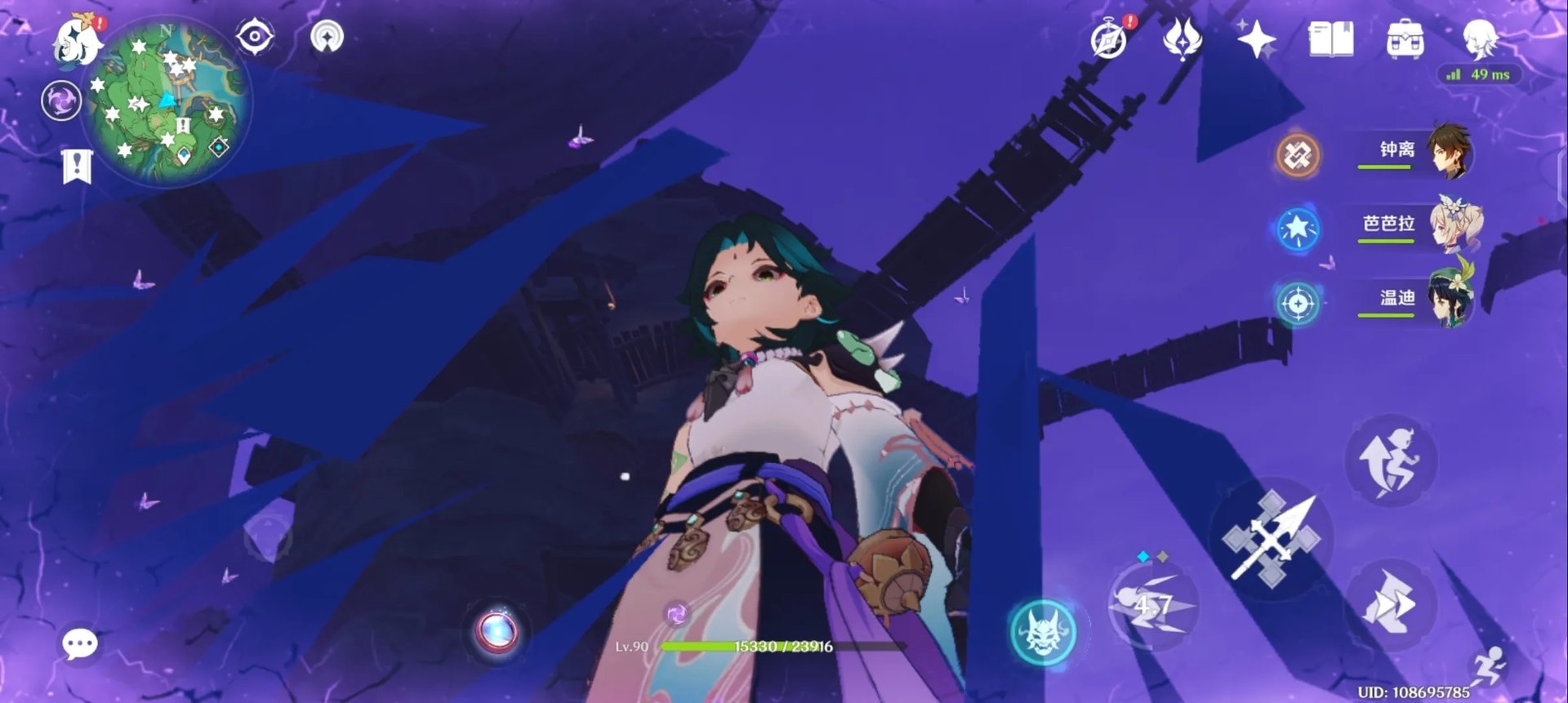Toggle the navigation beacon icon near minimap
1568x703 pixels.
pyautogui.click(x=326, y=38)
